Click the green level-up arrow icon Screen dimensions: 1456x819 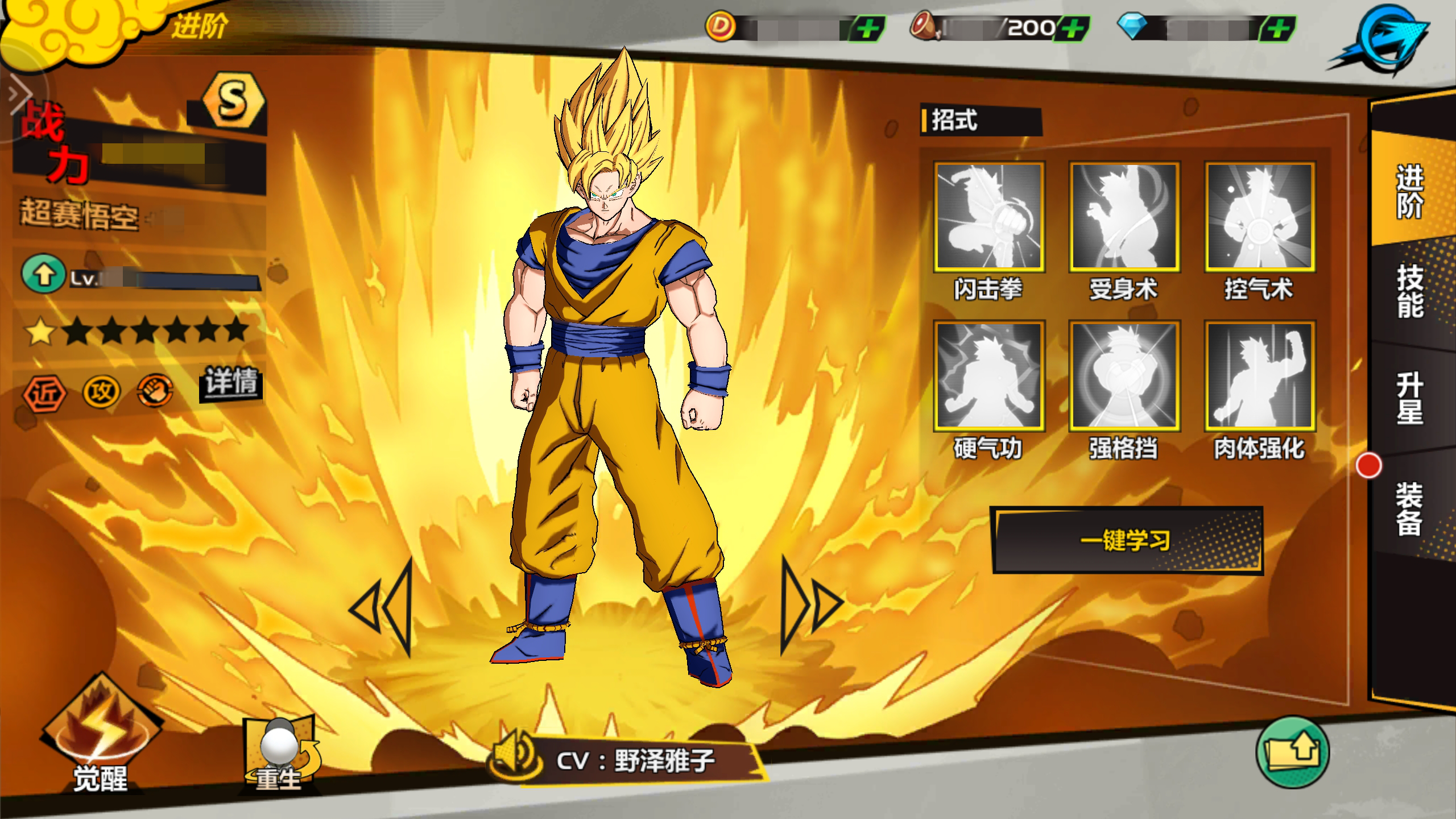pos(43,275)
